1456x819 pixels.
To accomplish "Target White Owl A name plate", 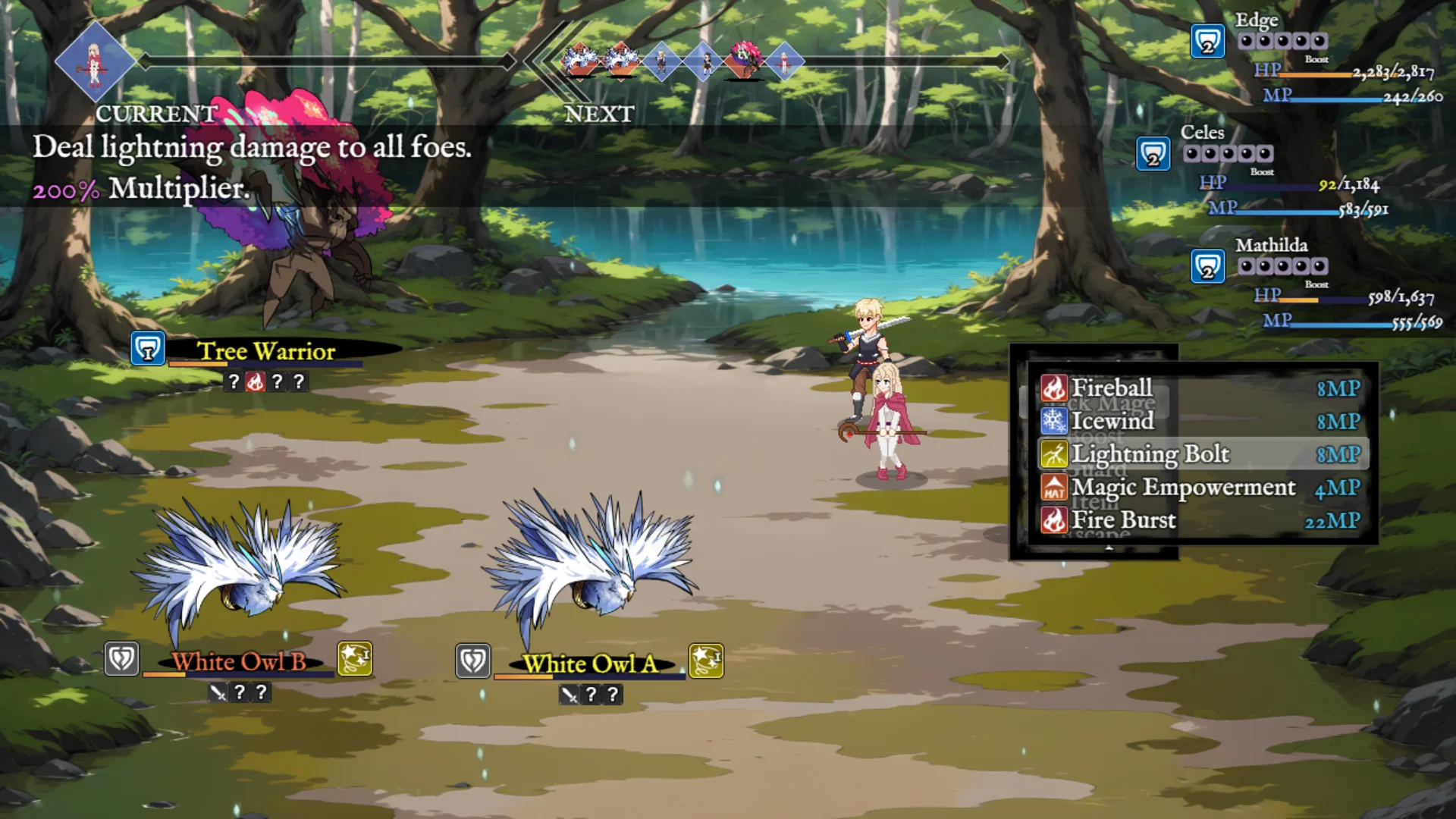I will [590, 664].
